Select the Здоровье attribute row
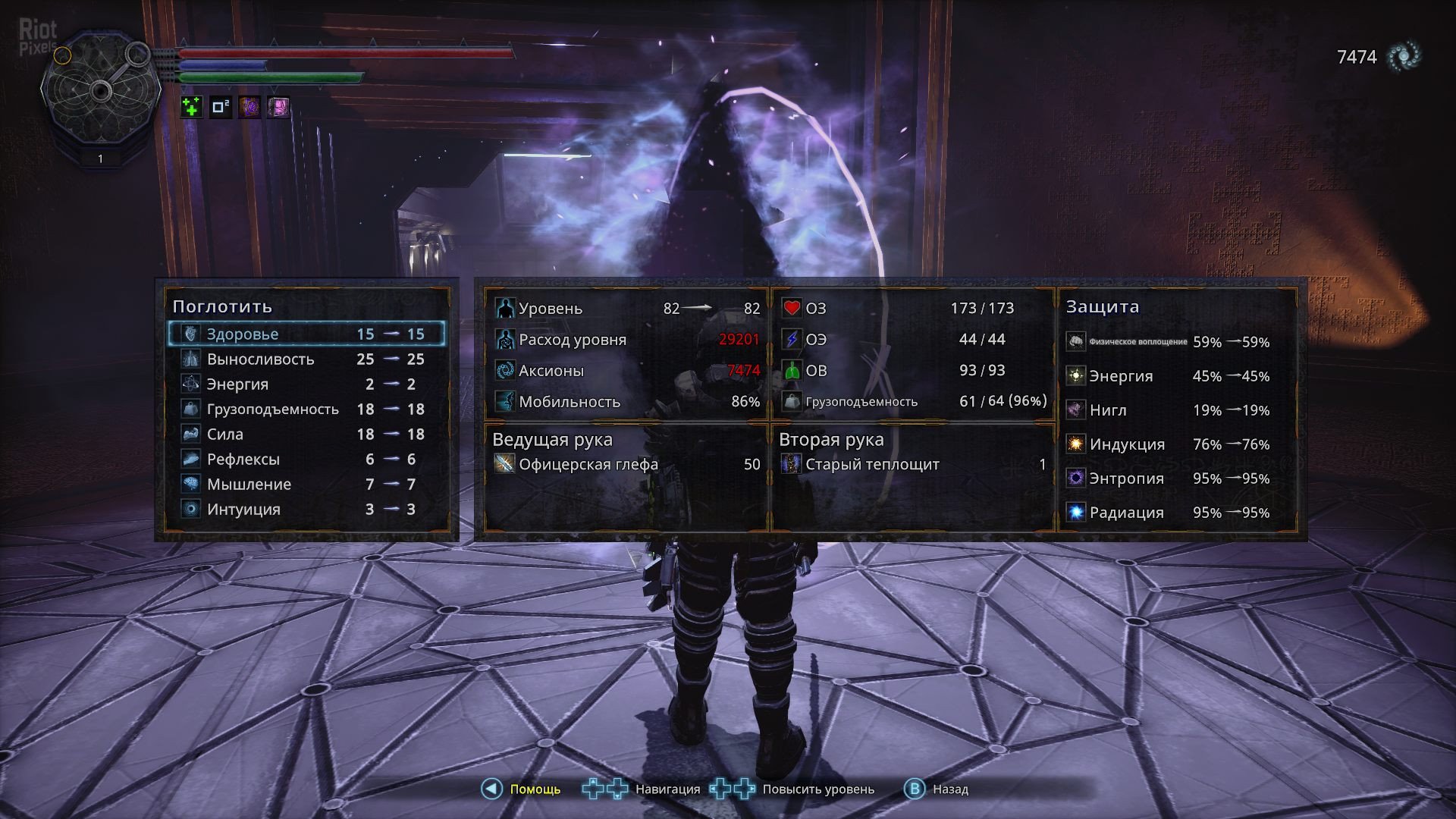1456x819 pixels. [306, 334]
